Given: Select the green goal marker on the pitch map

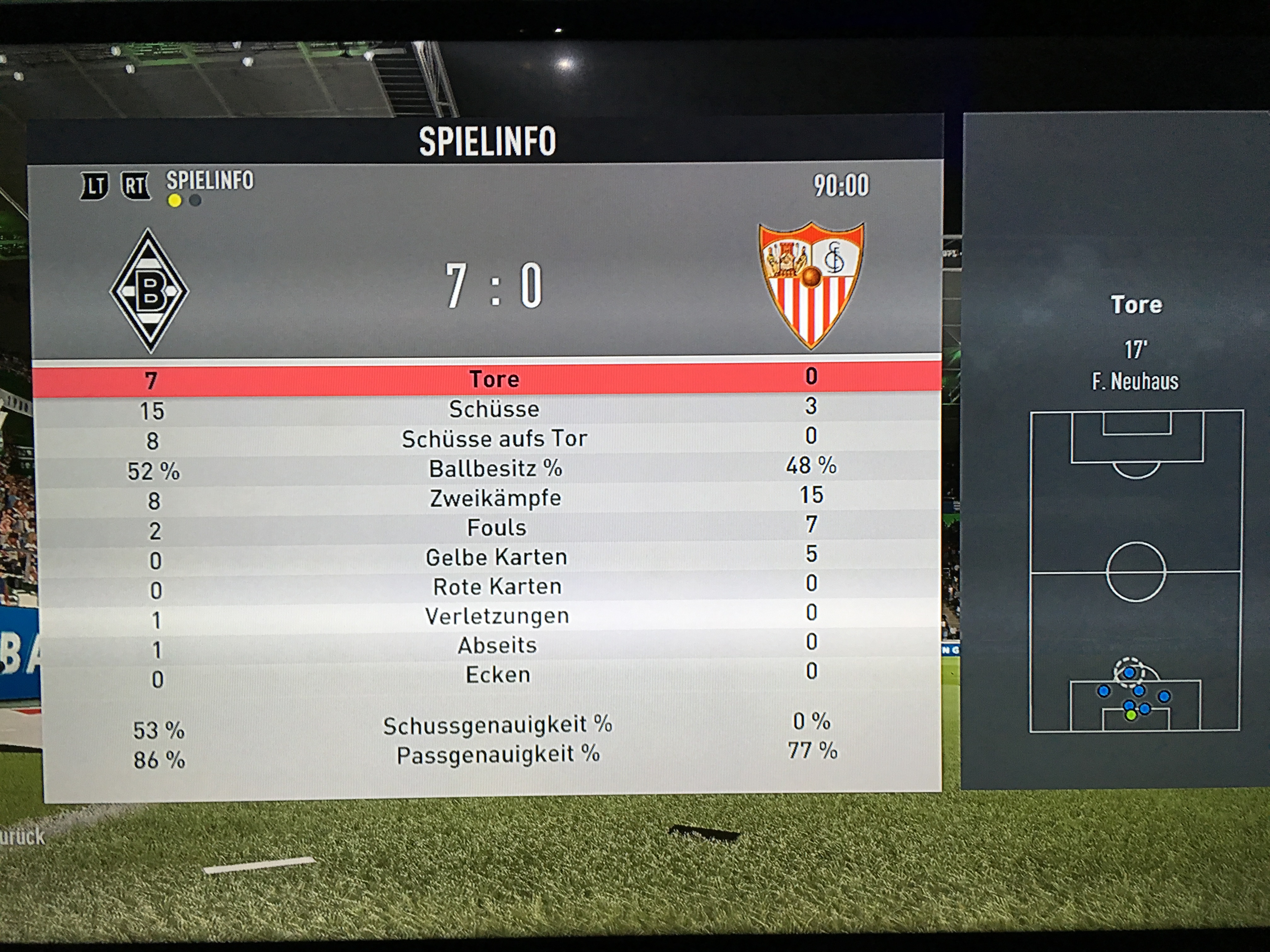Looking at the screenshot, I should pos(1130,716).
